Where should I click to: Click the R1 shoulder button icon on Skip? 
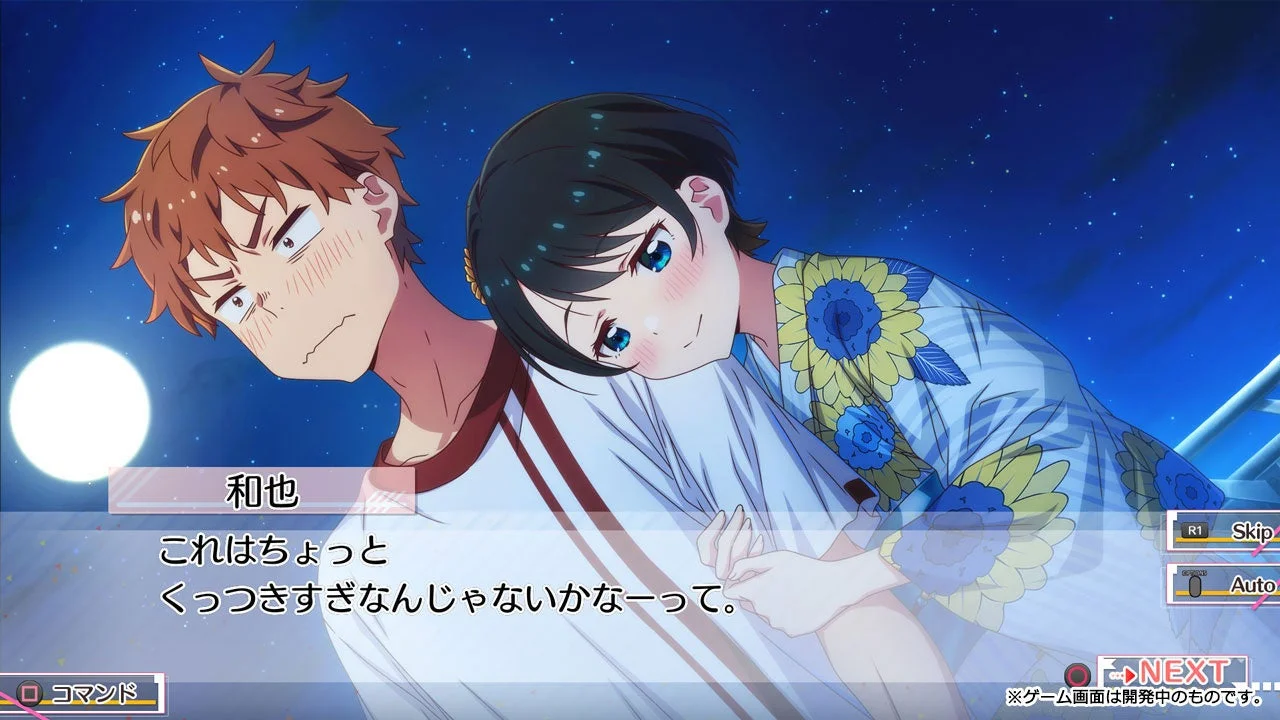click(x=1195, y=531)
